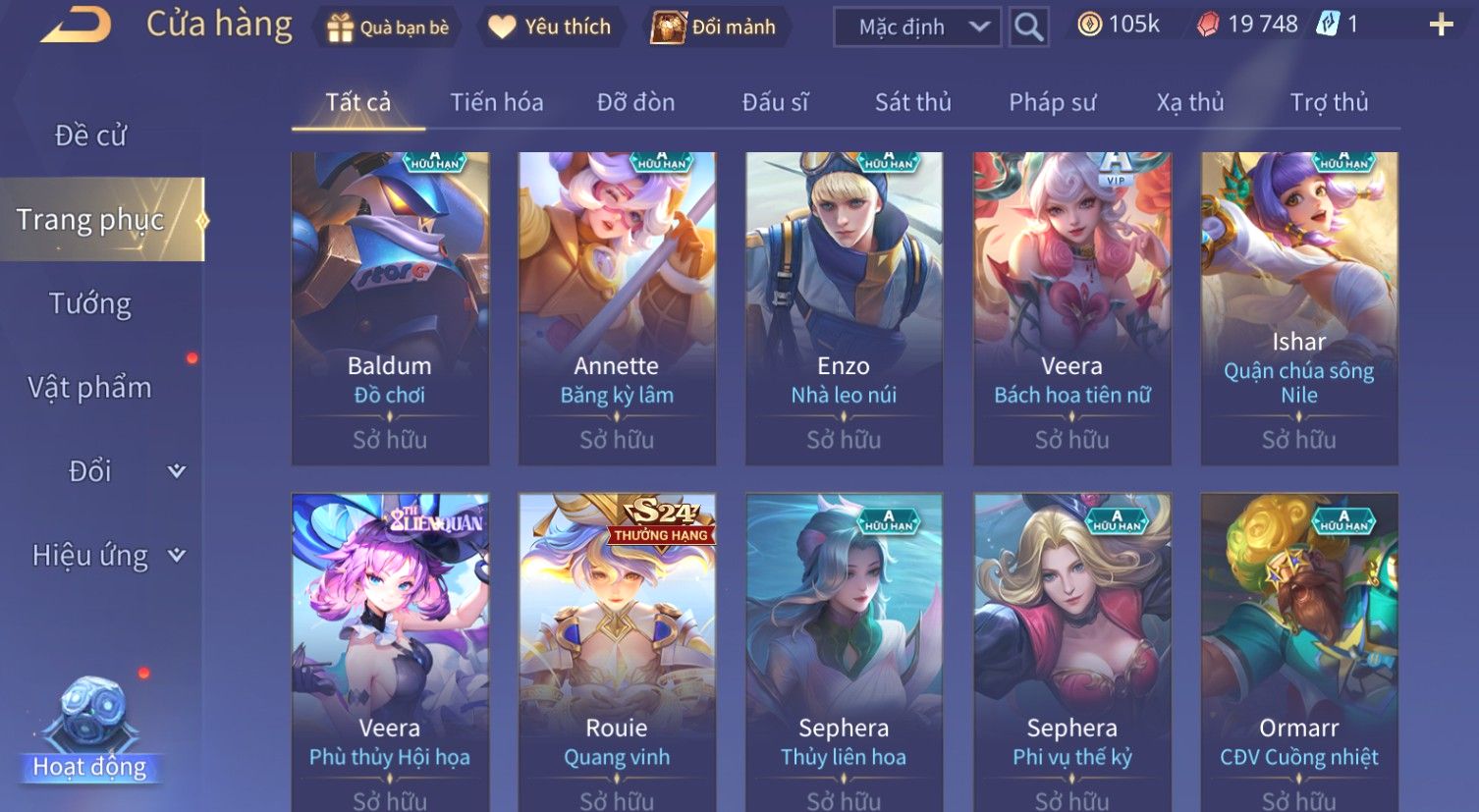The image size is (1479, 812).
Task: Switch to Trợ thủ tab
Action: (x=1329, y=102)
